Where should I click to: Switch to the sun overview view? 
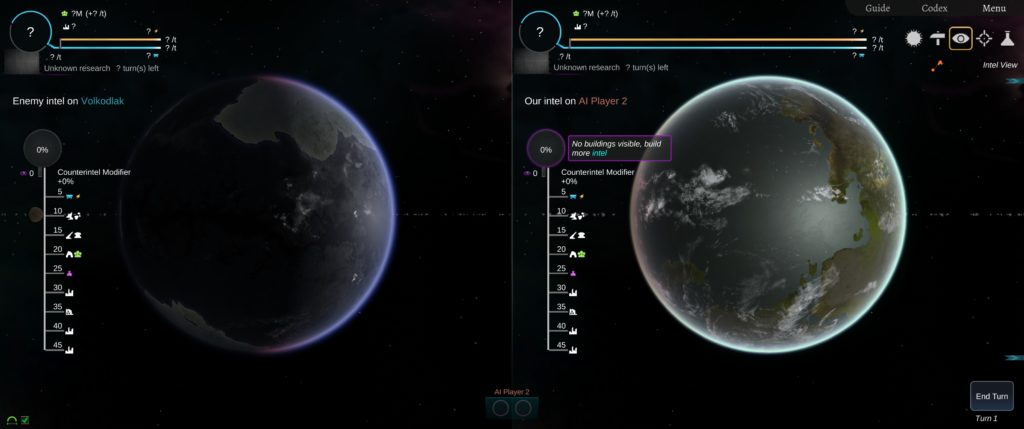(x=913, y=38)
